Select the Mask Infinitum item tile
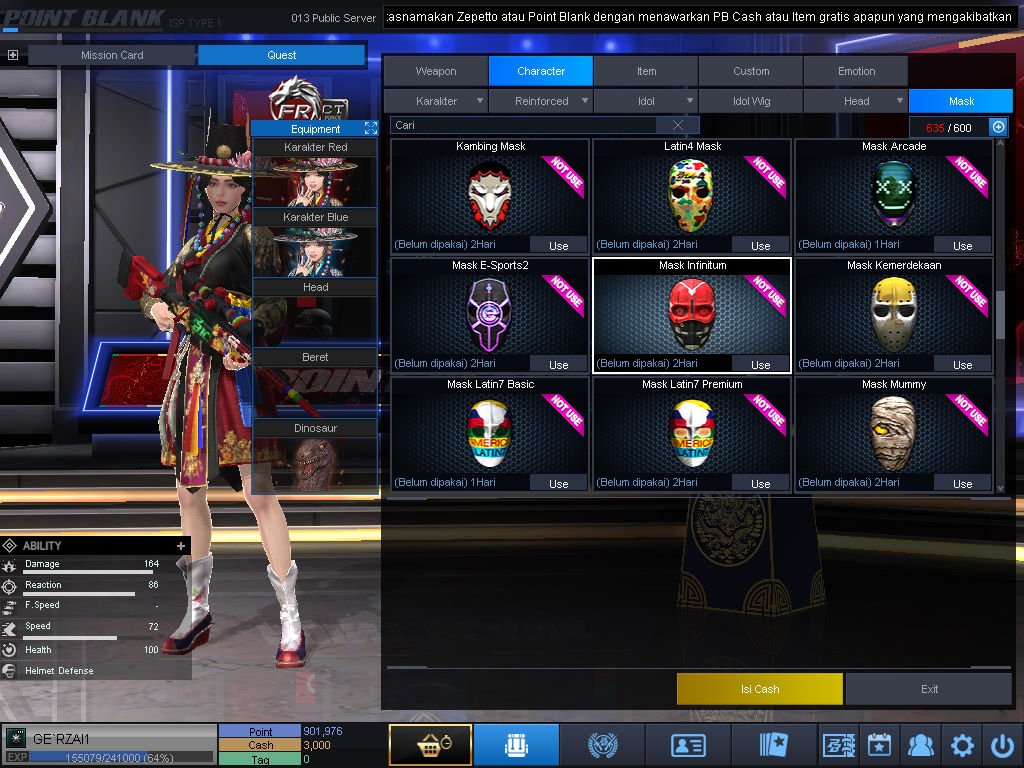 coord(691,310)
